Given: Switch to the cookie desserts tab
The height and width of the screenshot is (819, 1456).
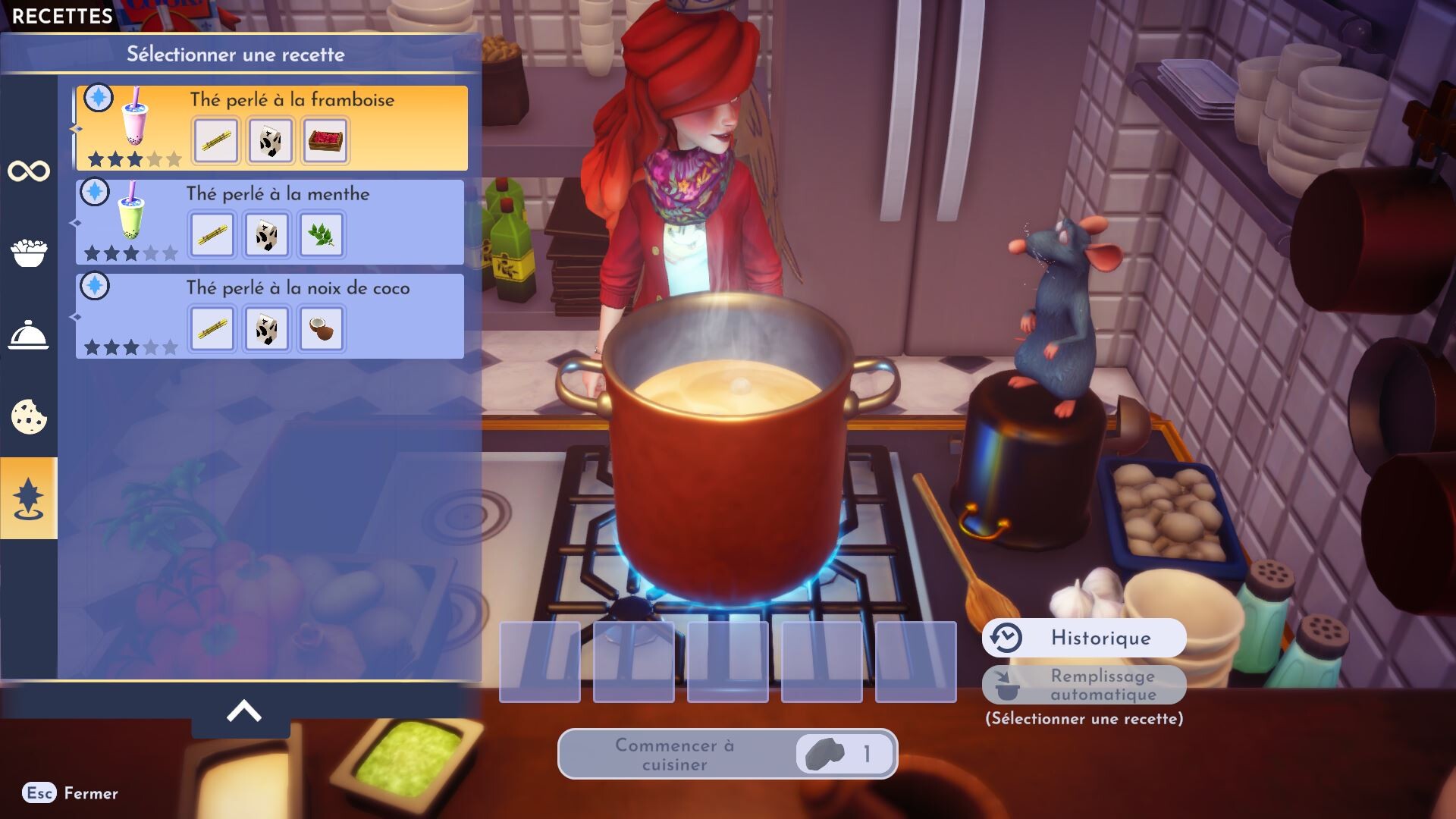Looking at the screenshot, I should coord(29,416).
